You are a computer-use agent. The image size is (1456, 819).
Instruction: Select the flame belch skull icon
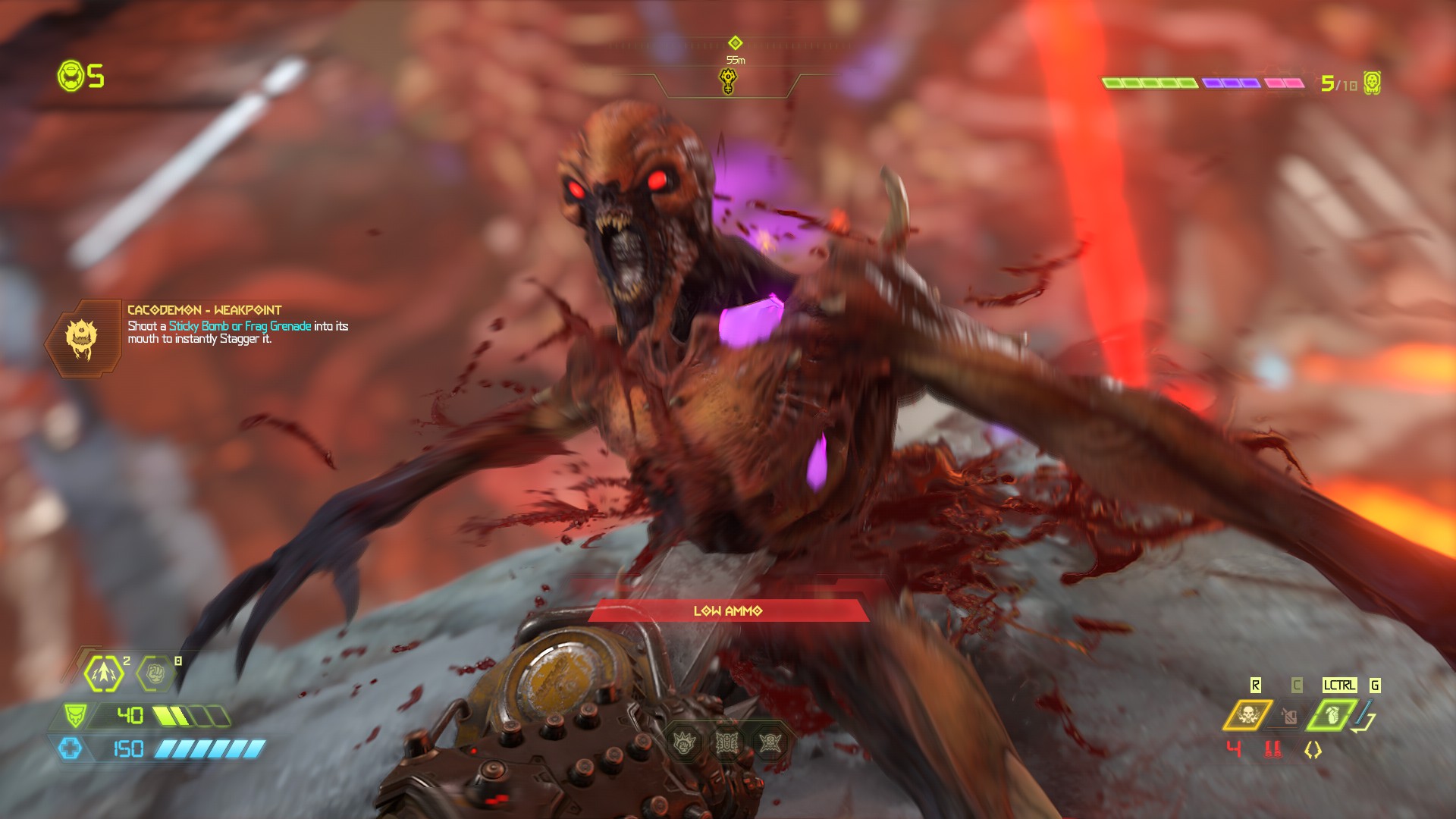(x=1247, y=714)
